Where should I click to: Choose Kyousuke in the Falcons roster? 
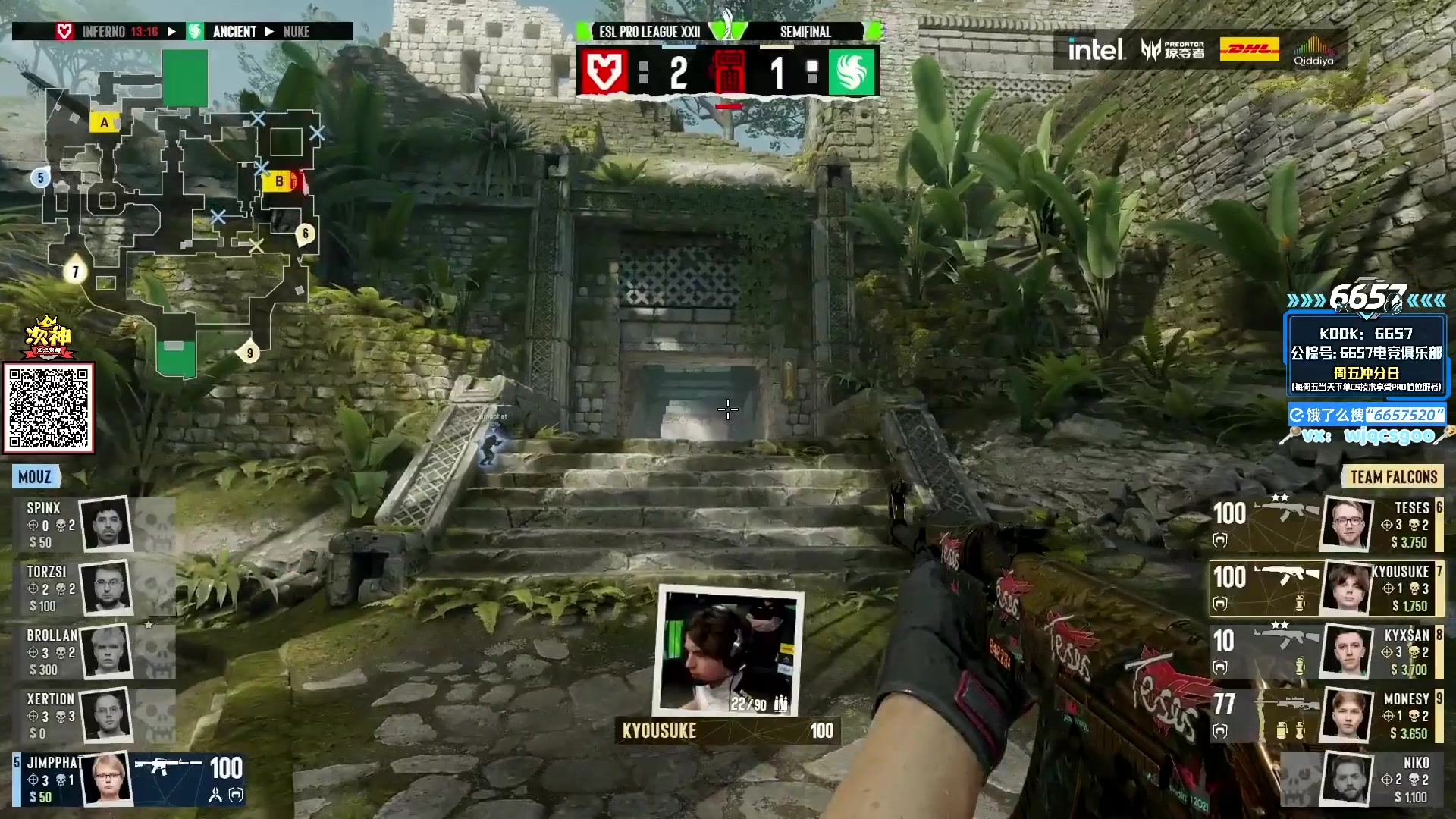tap(1327, 588)
